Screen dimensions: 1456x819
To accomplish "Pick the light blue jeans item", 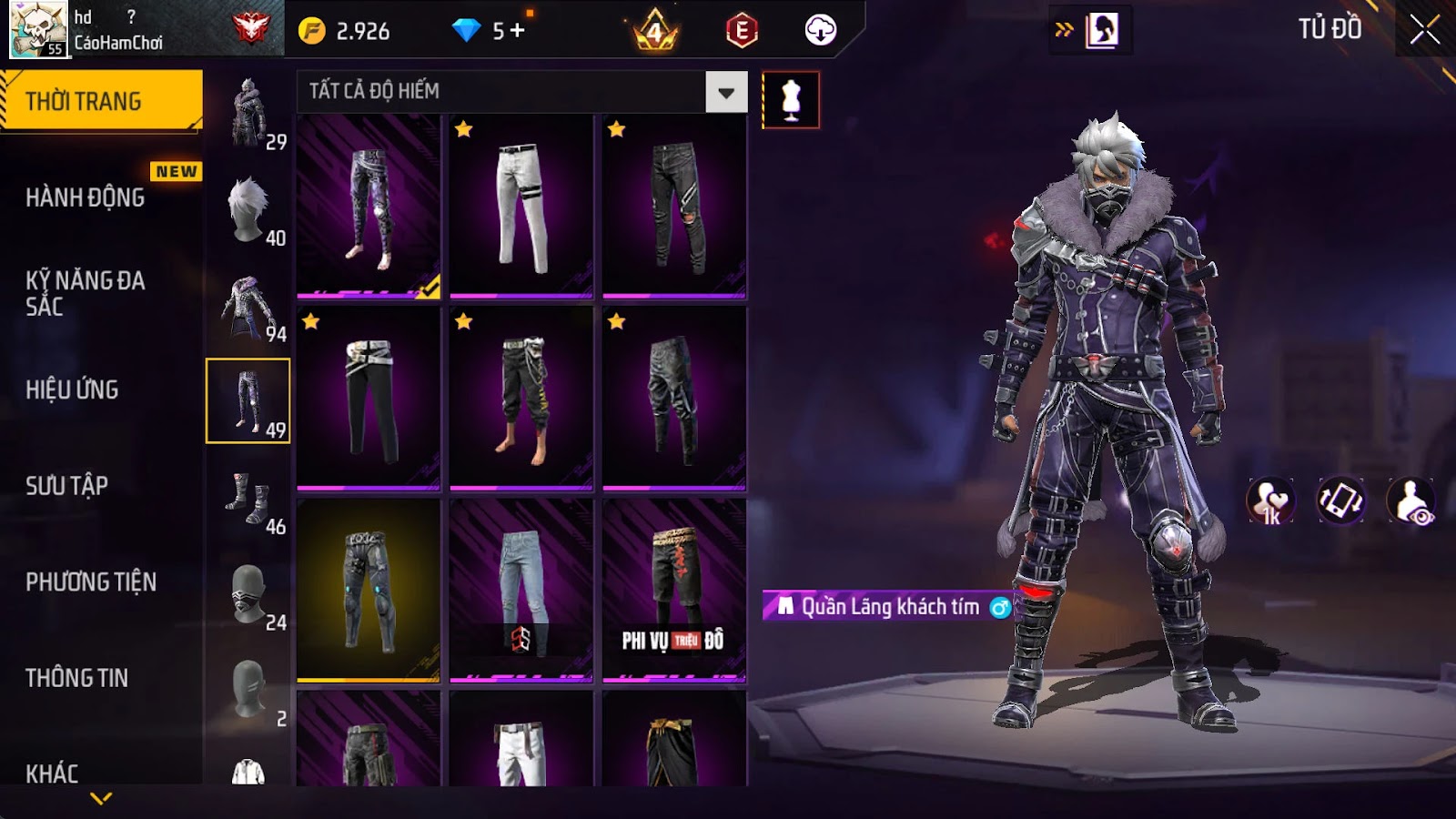I will tap(521, 590).
